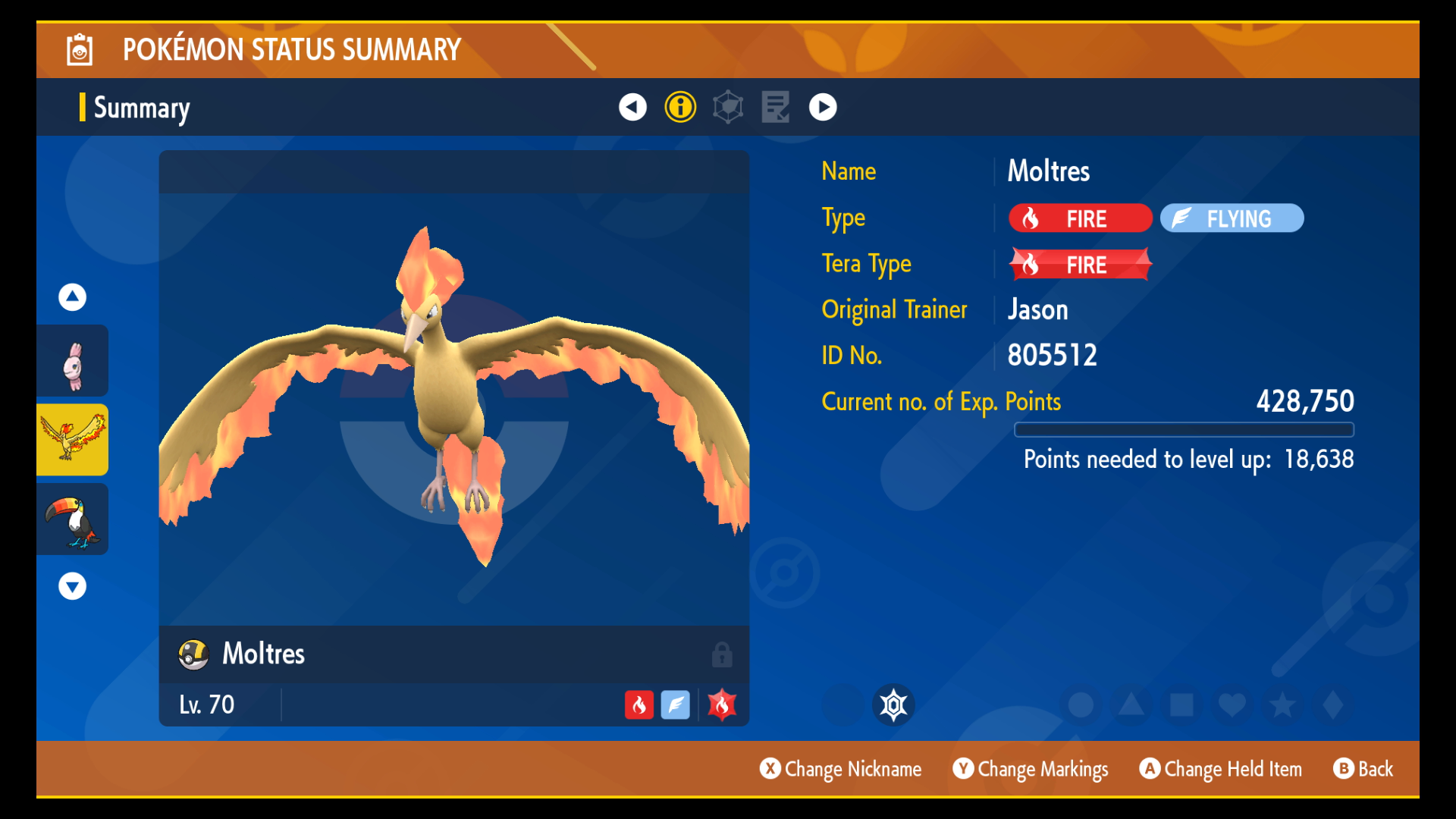Toggle the diamond marking

(x=1332, y=705)
